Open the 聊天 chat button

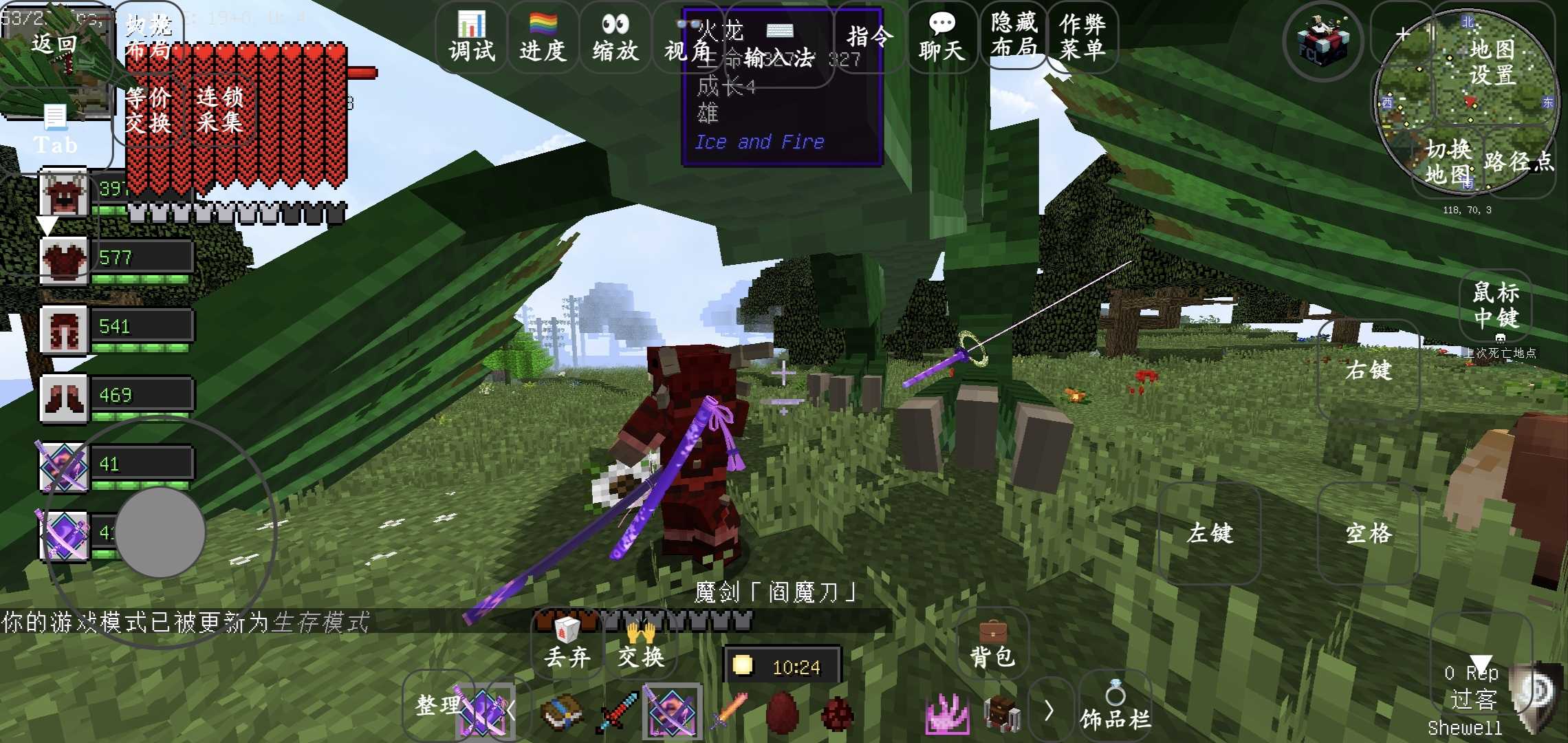click(x=941, y=37)
